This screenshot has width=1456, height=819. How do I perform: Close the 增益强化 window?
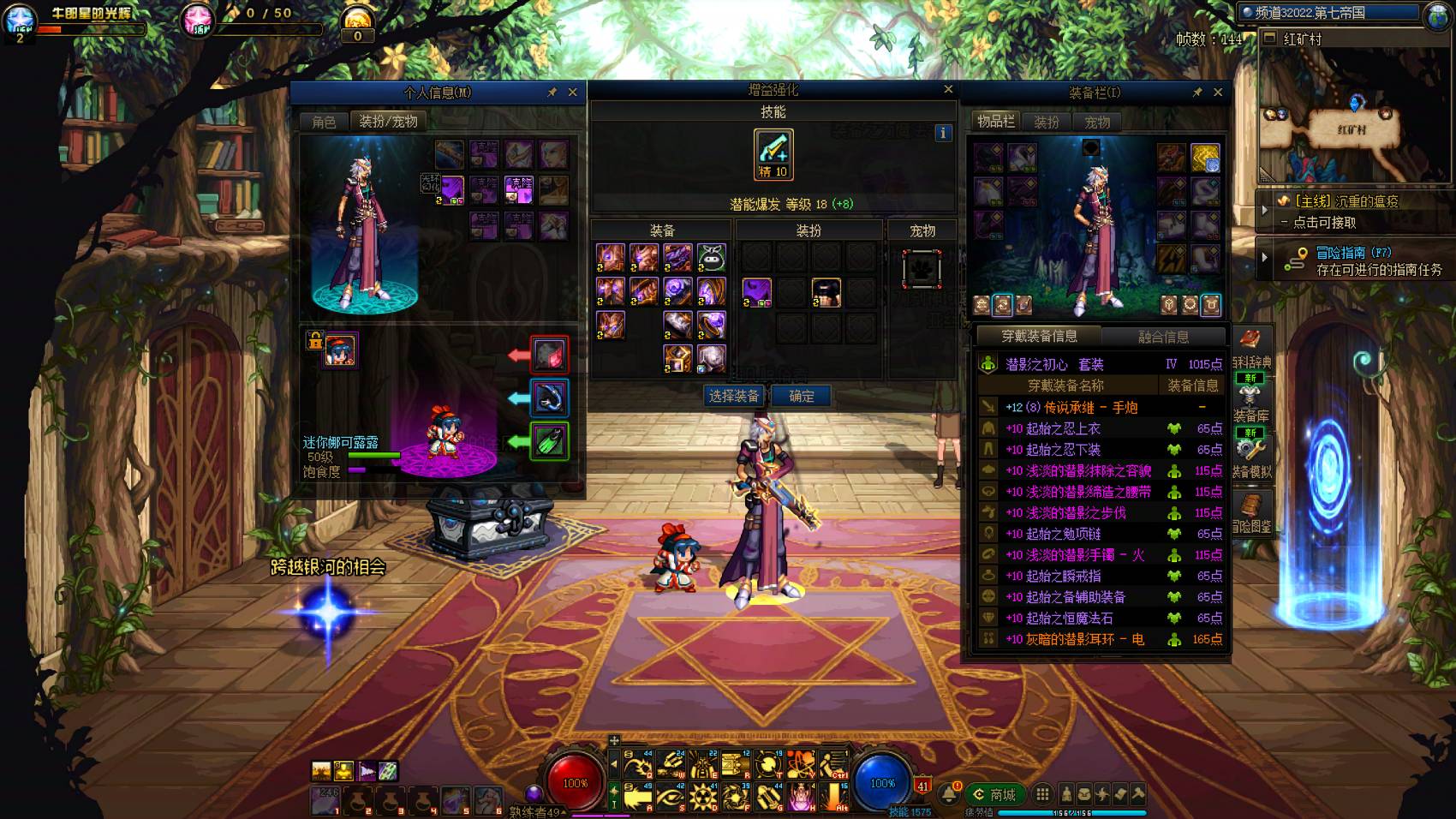tap(948, 89)
